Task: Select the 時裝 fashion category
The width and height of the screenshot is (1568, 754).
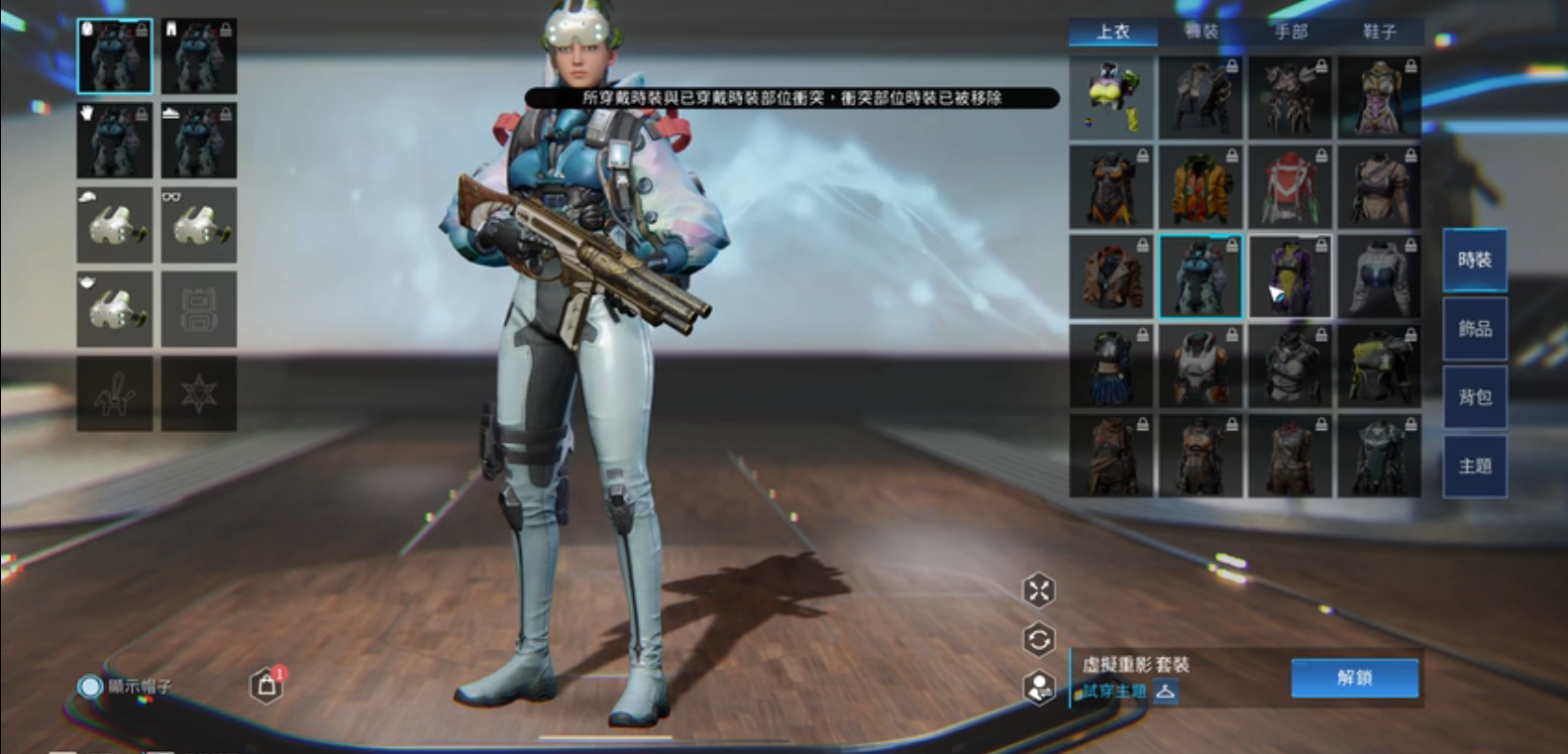Action: click(x=1474, y=260)
